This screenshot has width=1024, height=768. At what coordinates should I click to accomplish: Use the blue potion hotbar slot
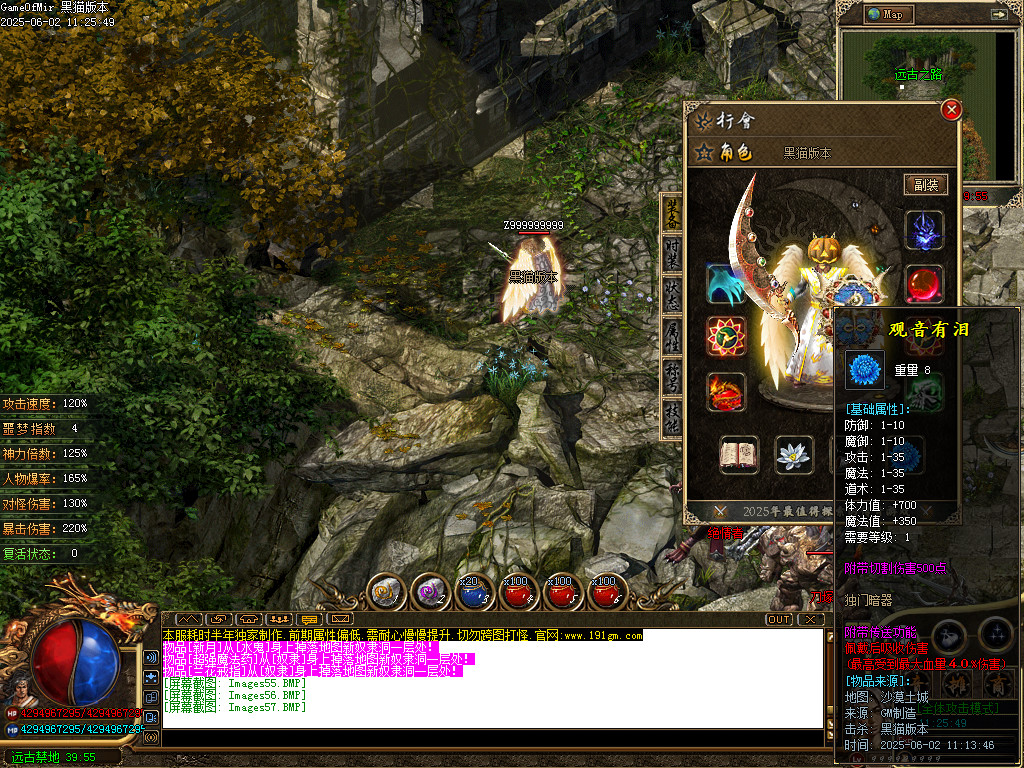(x=473, y=592)
